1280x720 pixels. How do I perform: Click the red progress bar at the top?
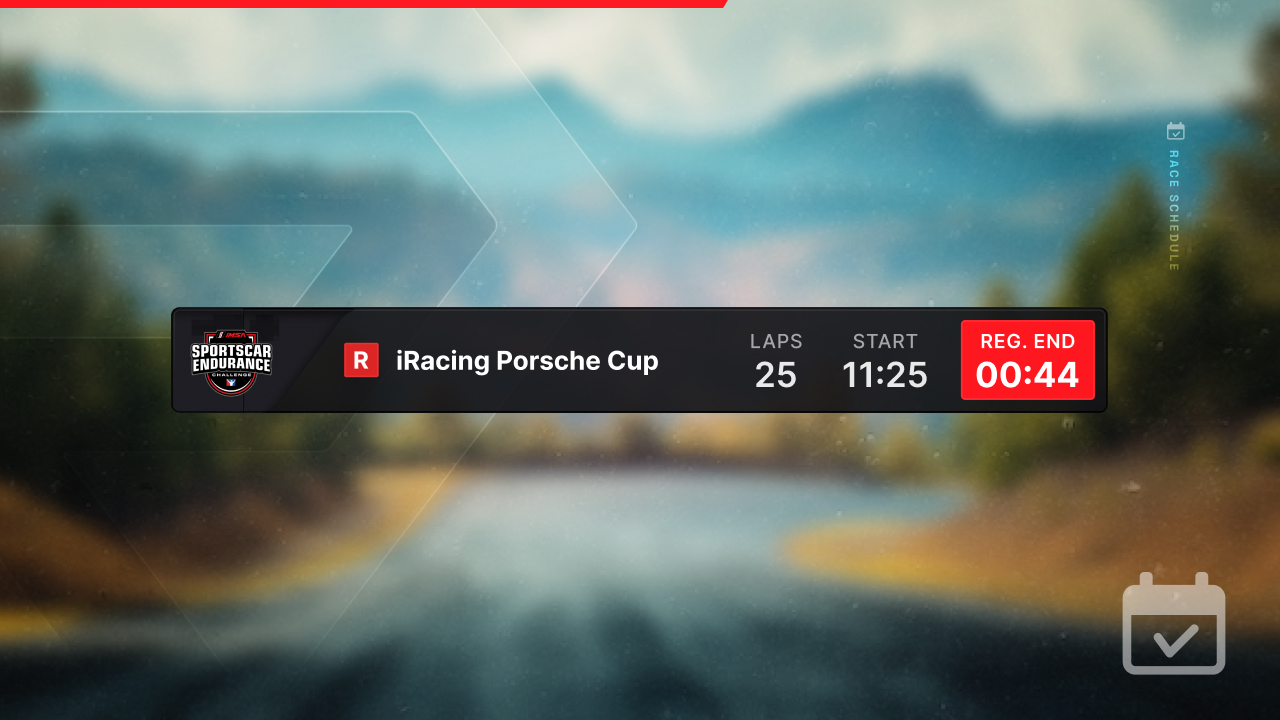360,4
